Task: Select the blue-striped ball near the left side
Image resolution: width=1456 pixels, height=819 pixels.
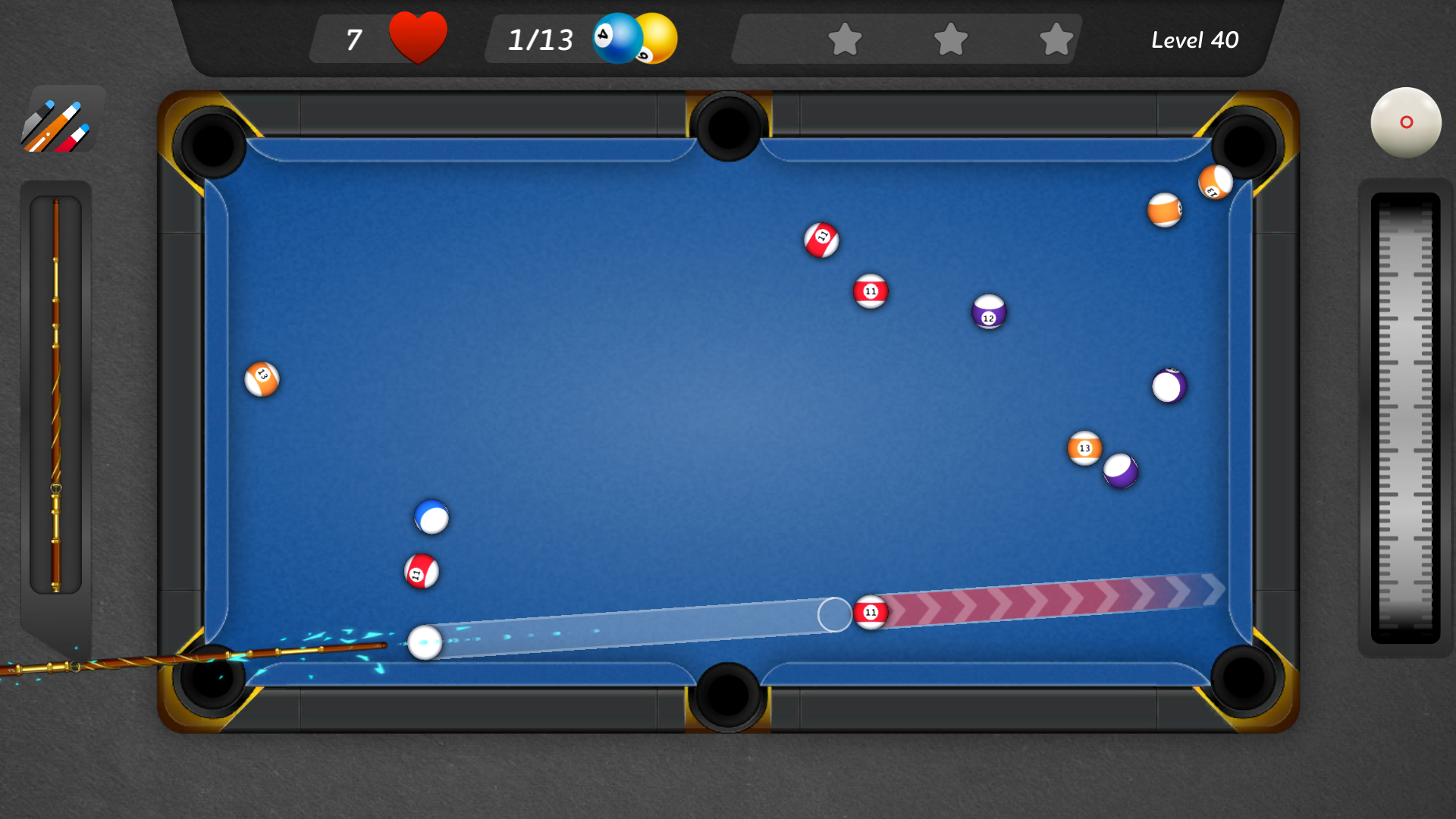Action: pos(431,517)
